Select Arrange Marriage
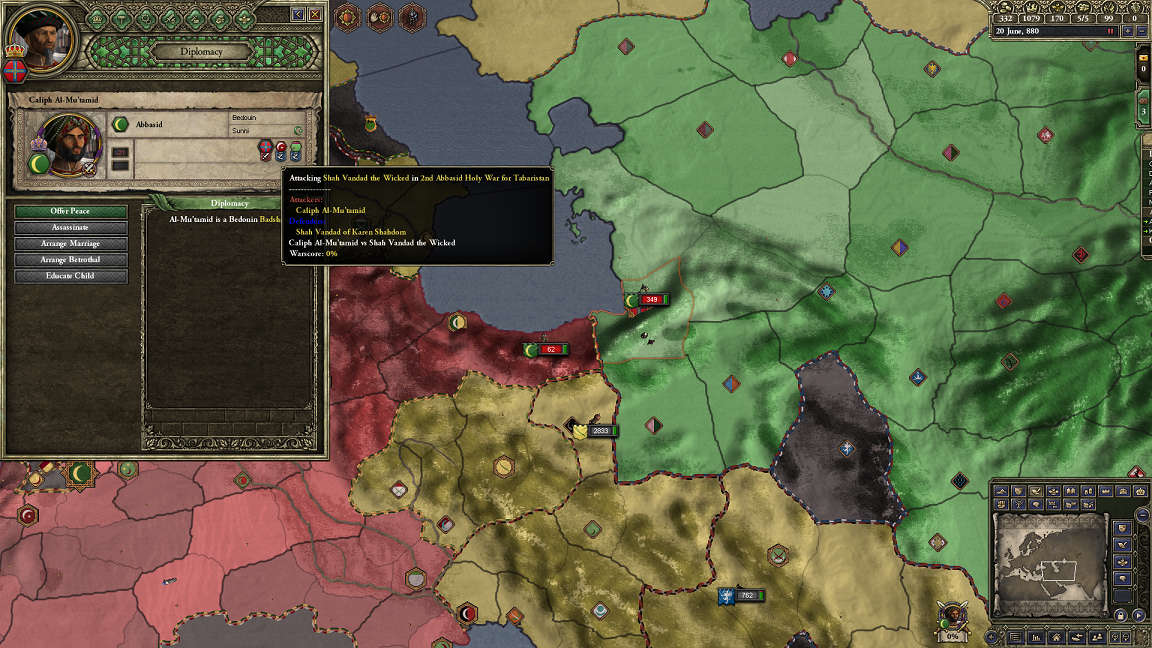Screen dimensions: 1152x648 coord(70,244)
